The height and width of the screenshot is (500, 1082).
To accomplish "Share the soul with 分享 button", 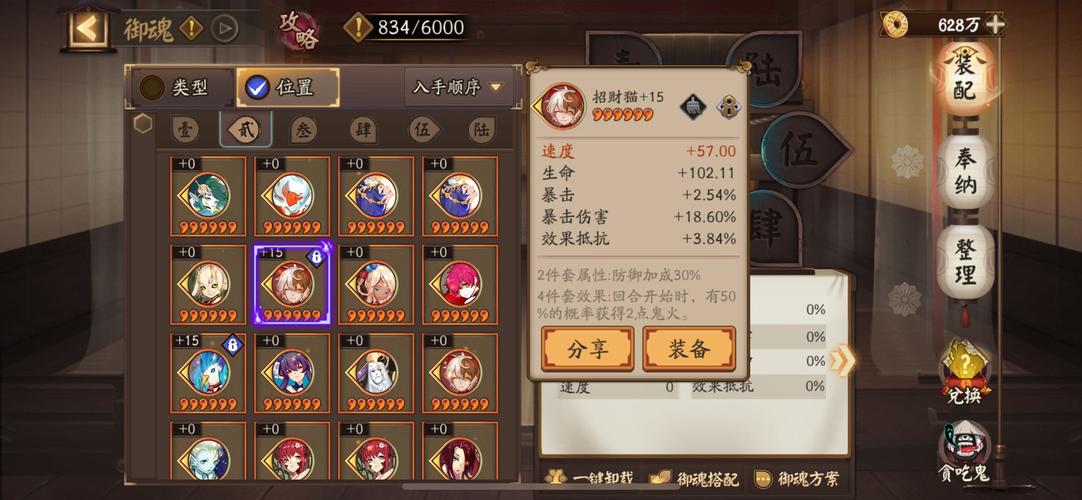I will pos(587,349).
